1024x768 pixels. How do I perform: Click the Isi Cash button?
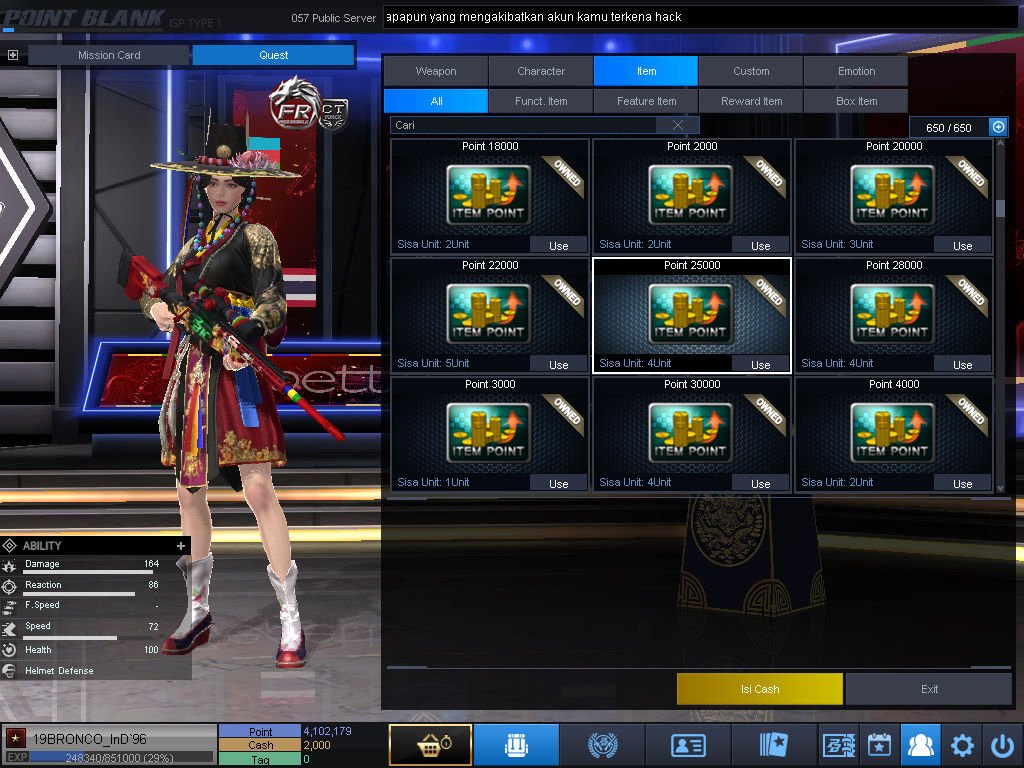pos(760,689)
